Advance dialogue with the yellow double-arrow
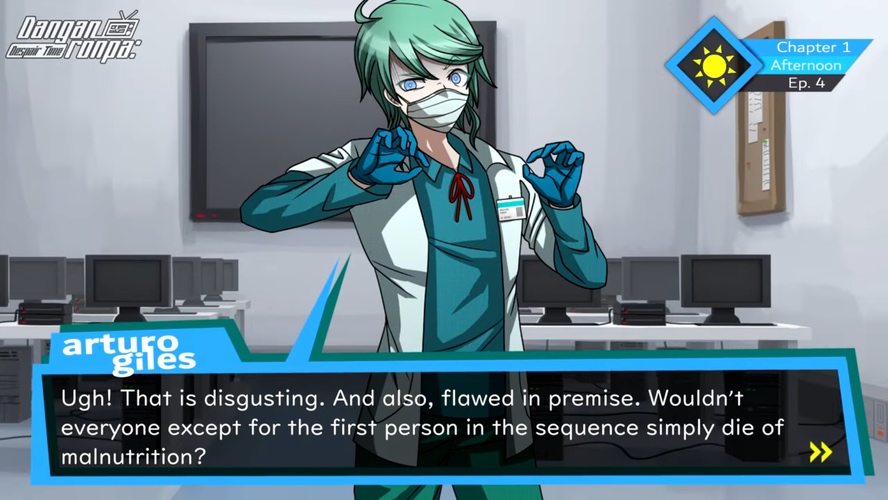The width and height of the screenshot is (888, 500). pos(820,452)
